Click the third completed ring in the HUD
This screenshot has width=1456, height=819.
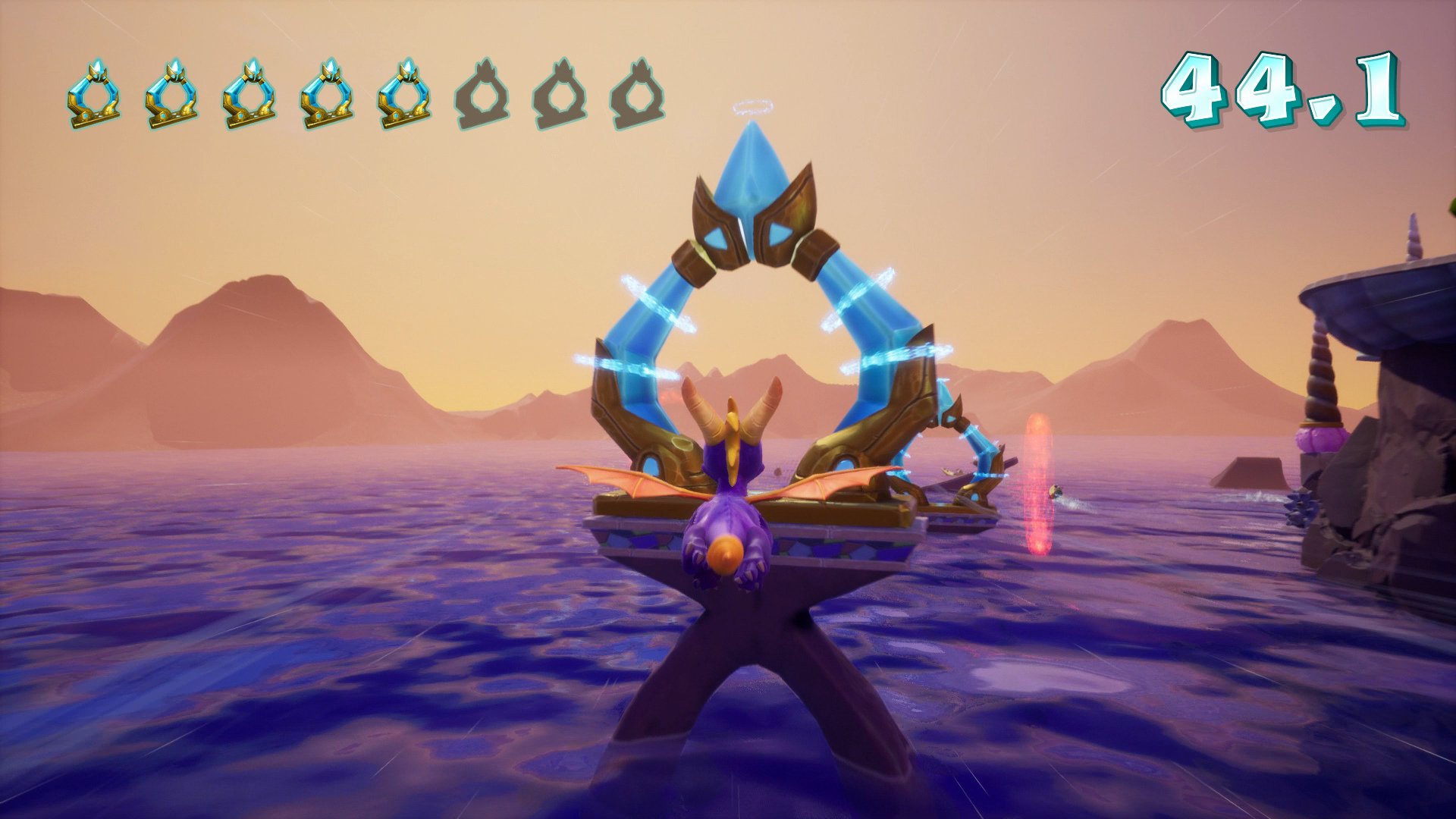tap(250, 91)
